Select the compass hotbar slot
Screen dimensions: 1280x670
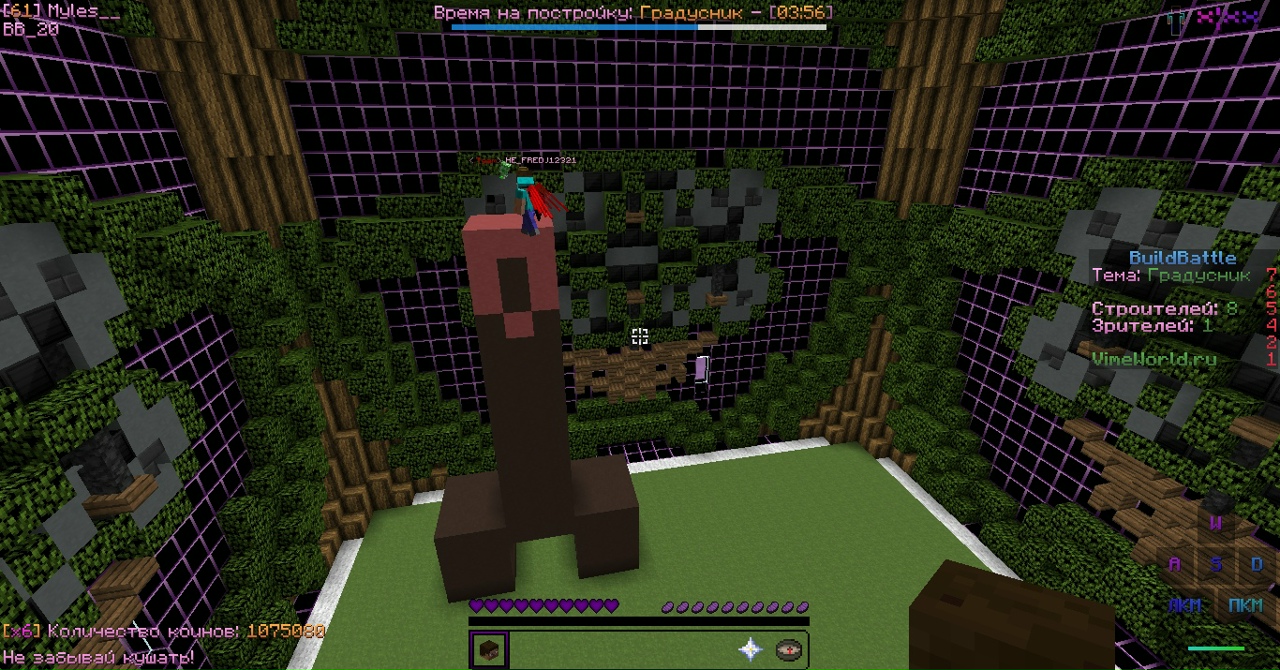click(789, 650)
